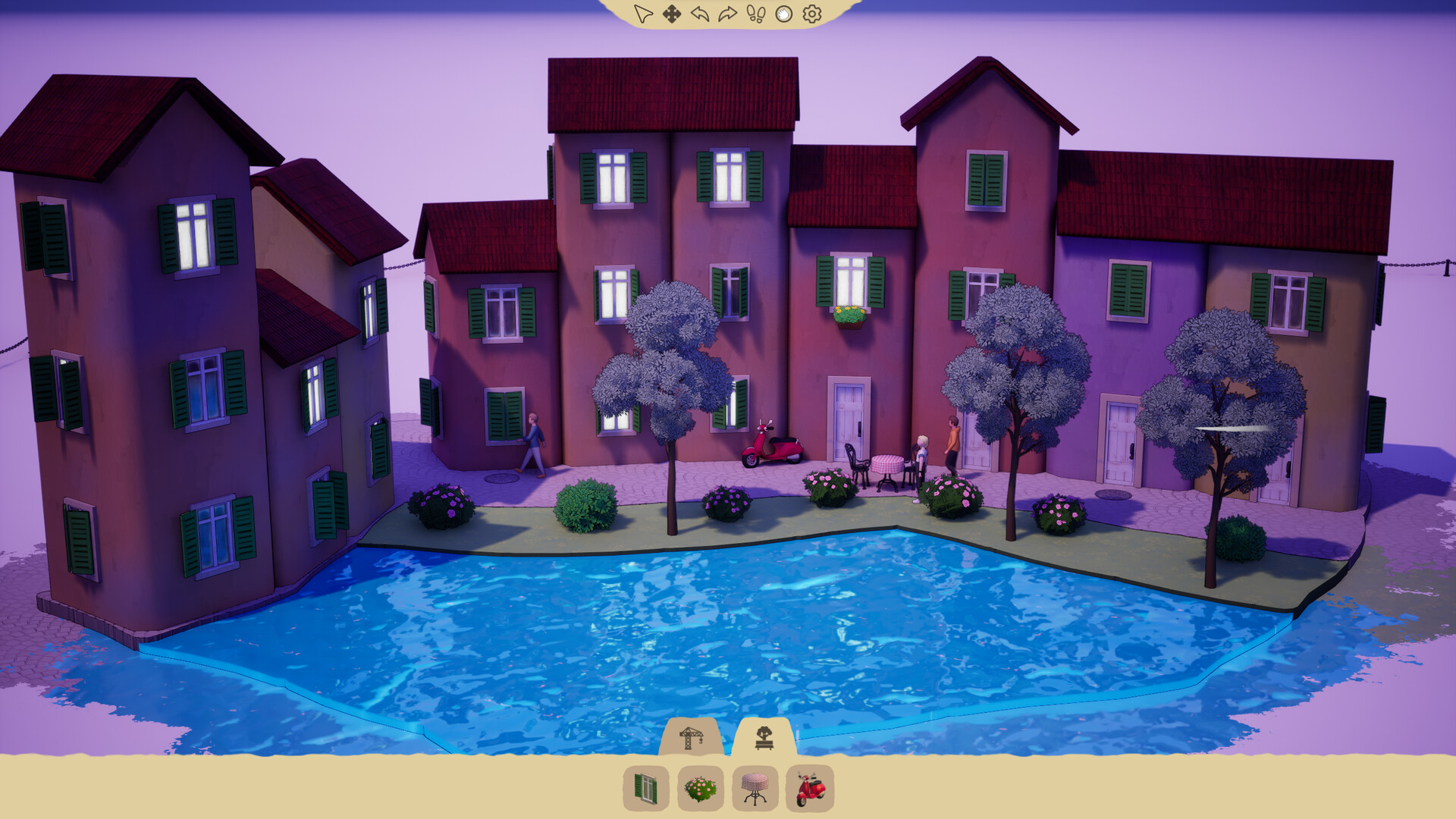Enable the footsteps walking mode
The height and width of the screenshot is (819, 1456).
pyautogui.click(x=755, y=11)
